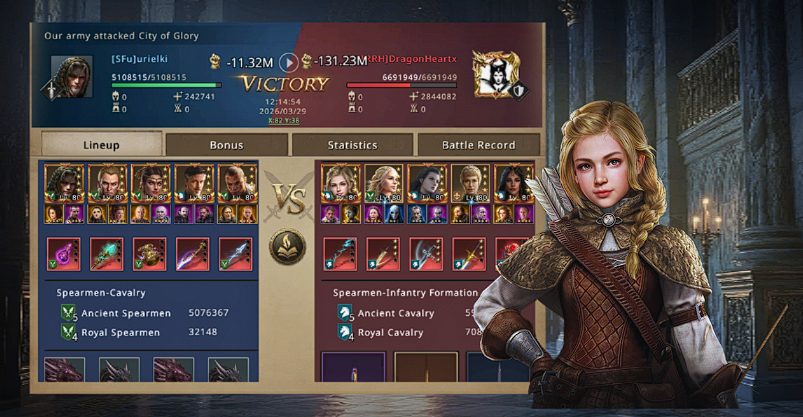The width and height of the screenshot is (803, 417).
Task: Show the Statistics tab
Action: pos(352,145)
